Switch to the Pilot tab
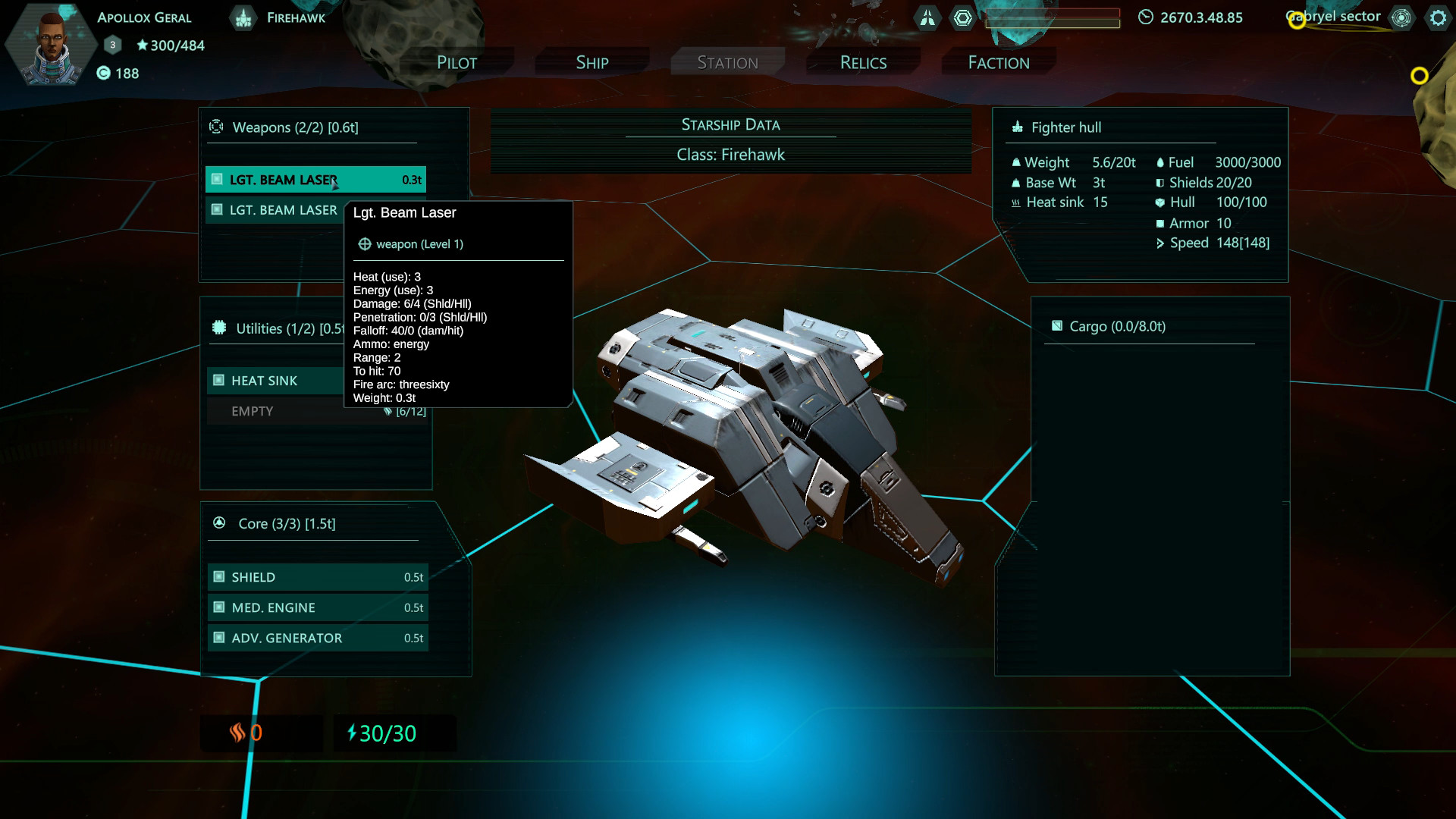Viewport: 1456px width, 819px height. click(x=457, y=62)
